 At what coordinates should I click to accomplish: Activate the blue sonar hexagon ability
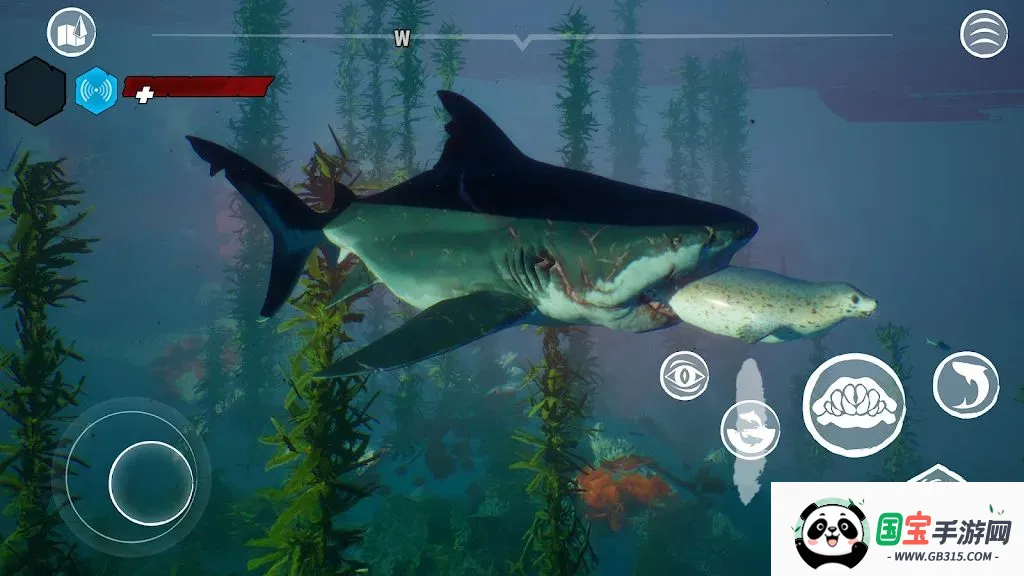click(x=96, y=89)
